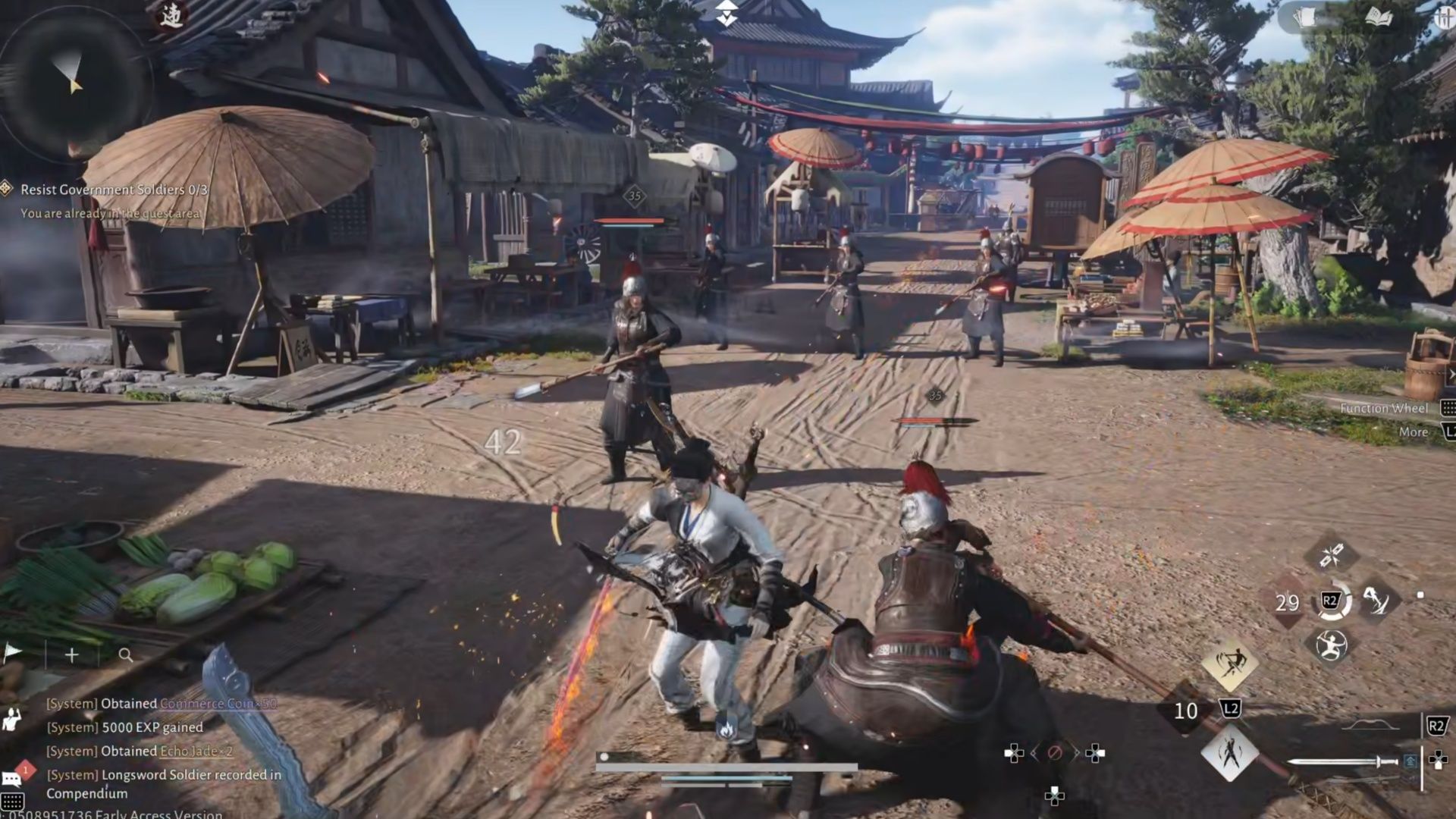Click the white flag icon above the chat
The width and height of the screenshot is (1456, 819).
pyautogui.click(x=13, y=652)
